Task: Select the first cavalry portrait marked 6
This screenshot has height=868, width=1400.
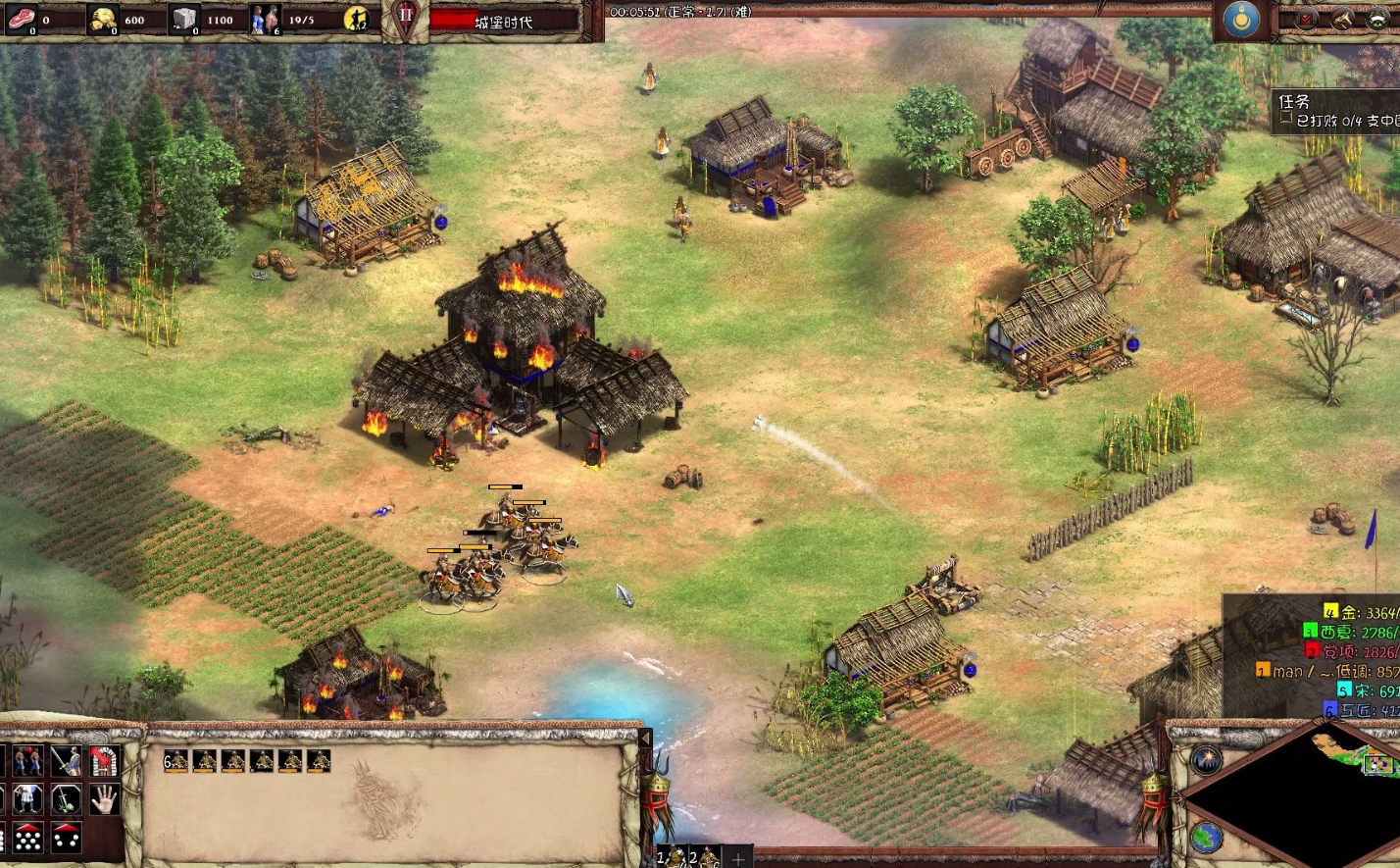Action: coord(175,761)
